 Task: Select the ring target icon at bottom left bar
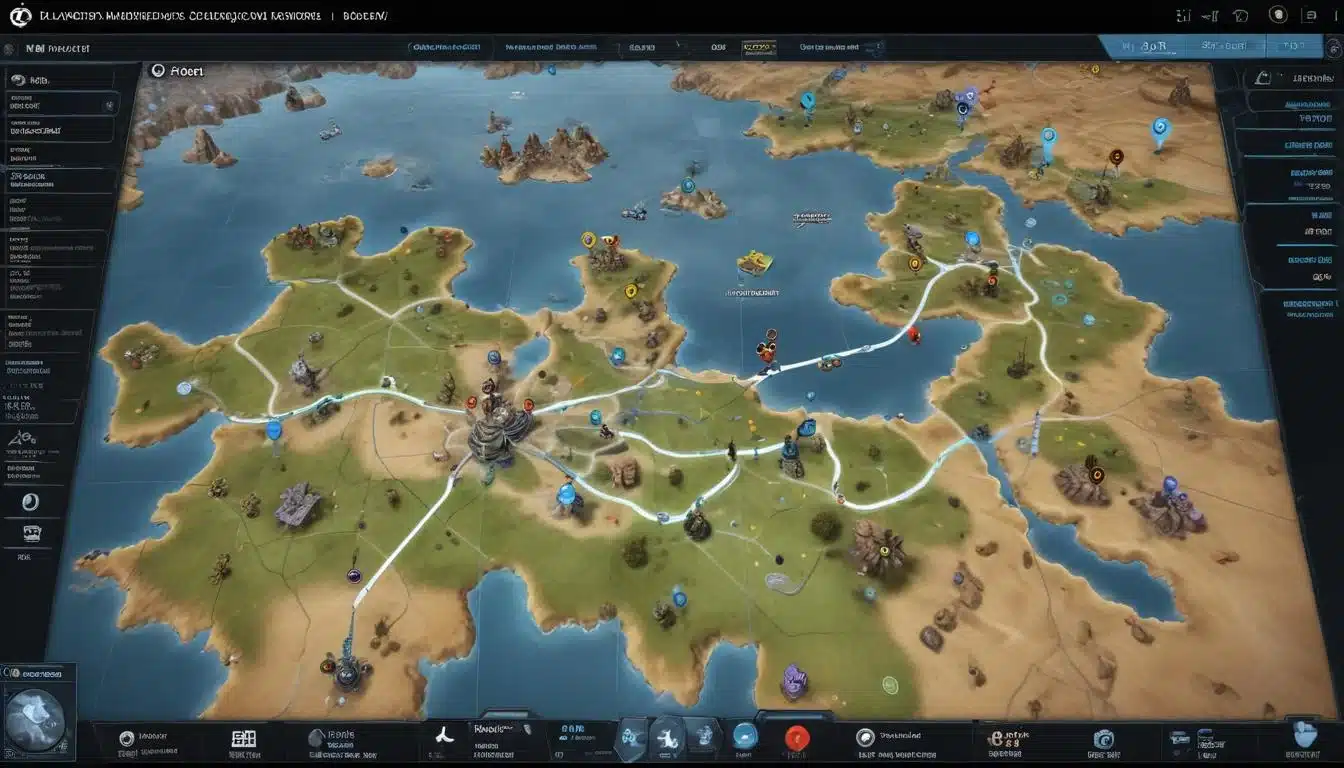coord(127,739)
